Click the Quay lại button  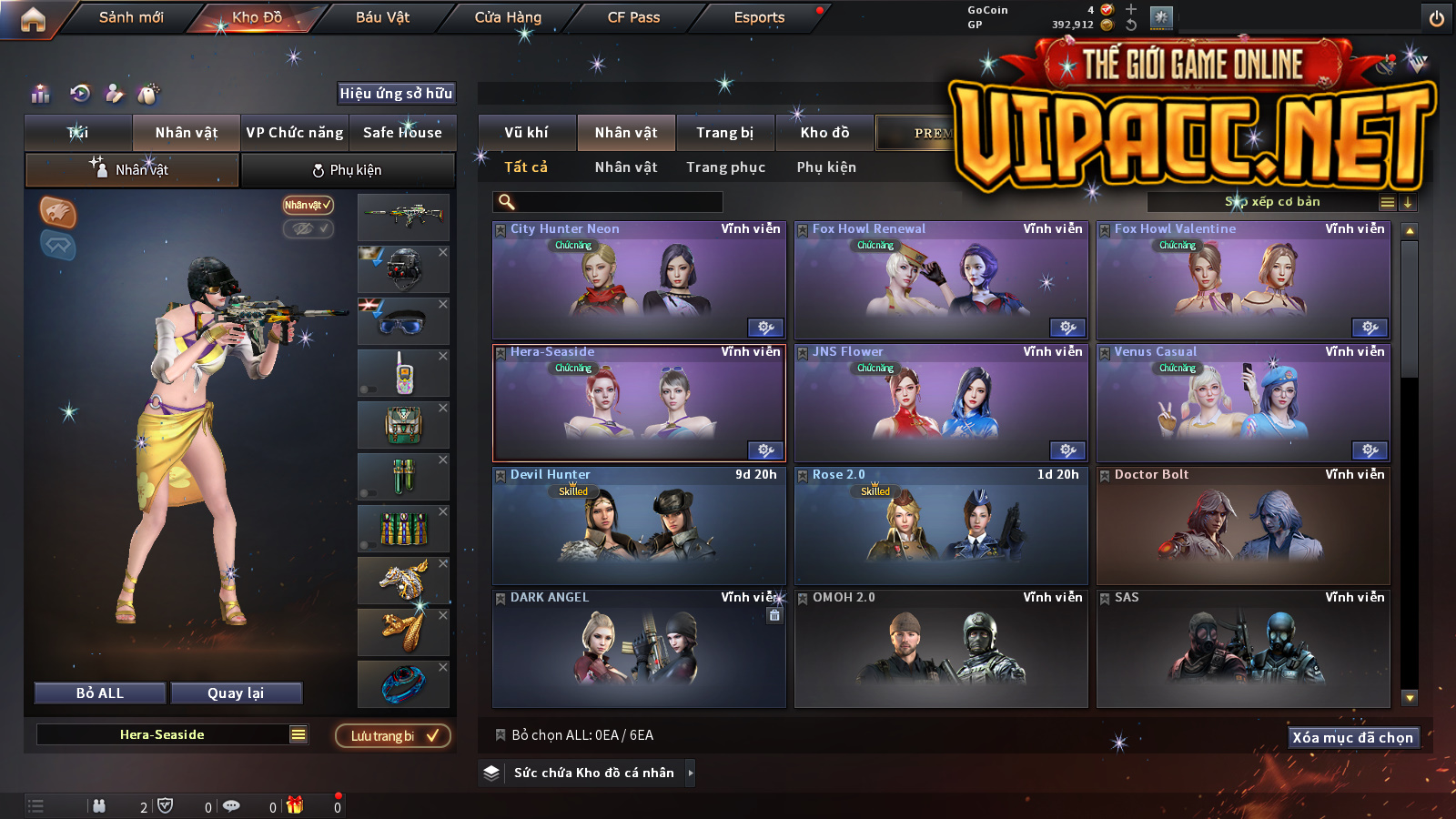coord(236,693)
